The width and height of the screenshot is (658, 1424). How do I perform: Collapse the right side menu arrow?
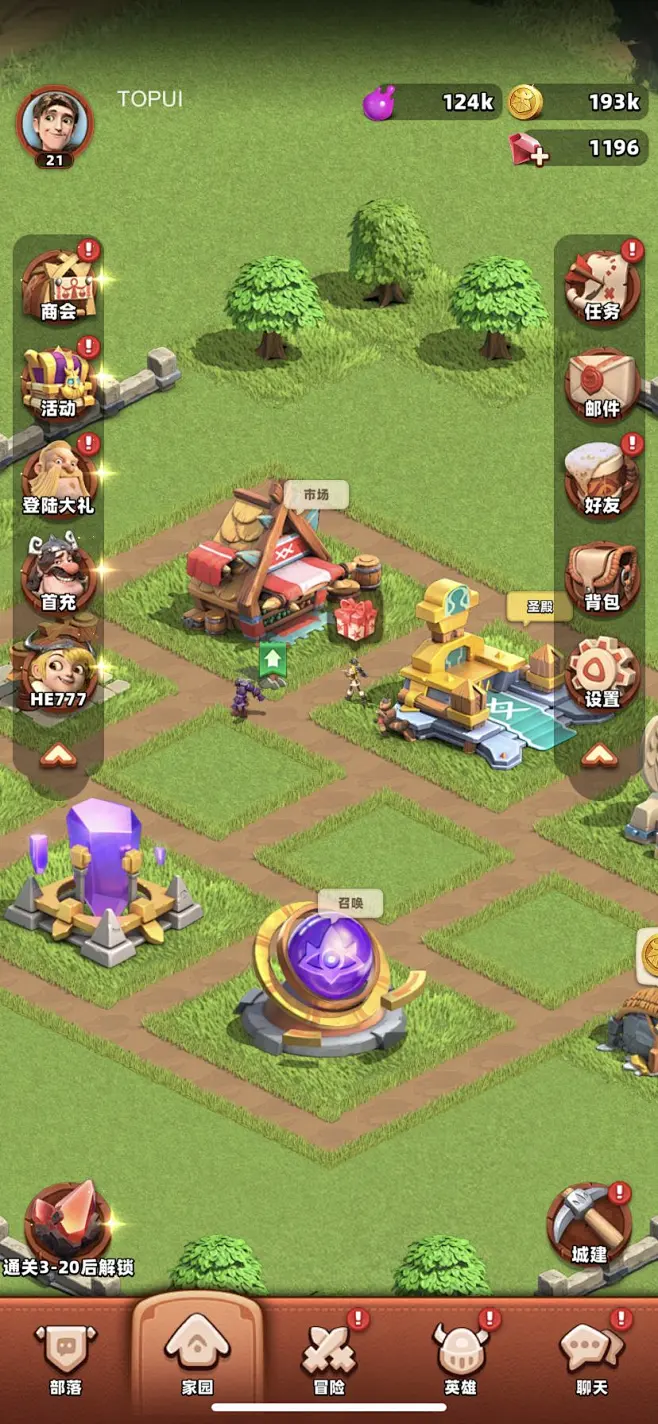point(600,755)
